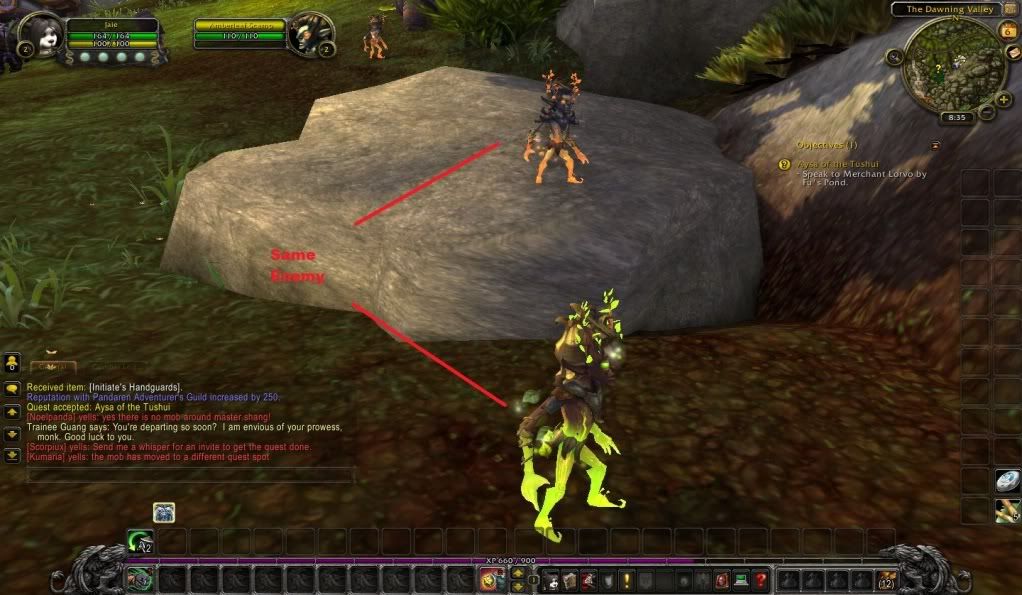The image size is (1022, 595).
Task: Open the backpack bag slot
Action: [x=884, y=579]
